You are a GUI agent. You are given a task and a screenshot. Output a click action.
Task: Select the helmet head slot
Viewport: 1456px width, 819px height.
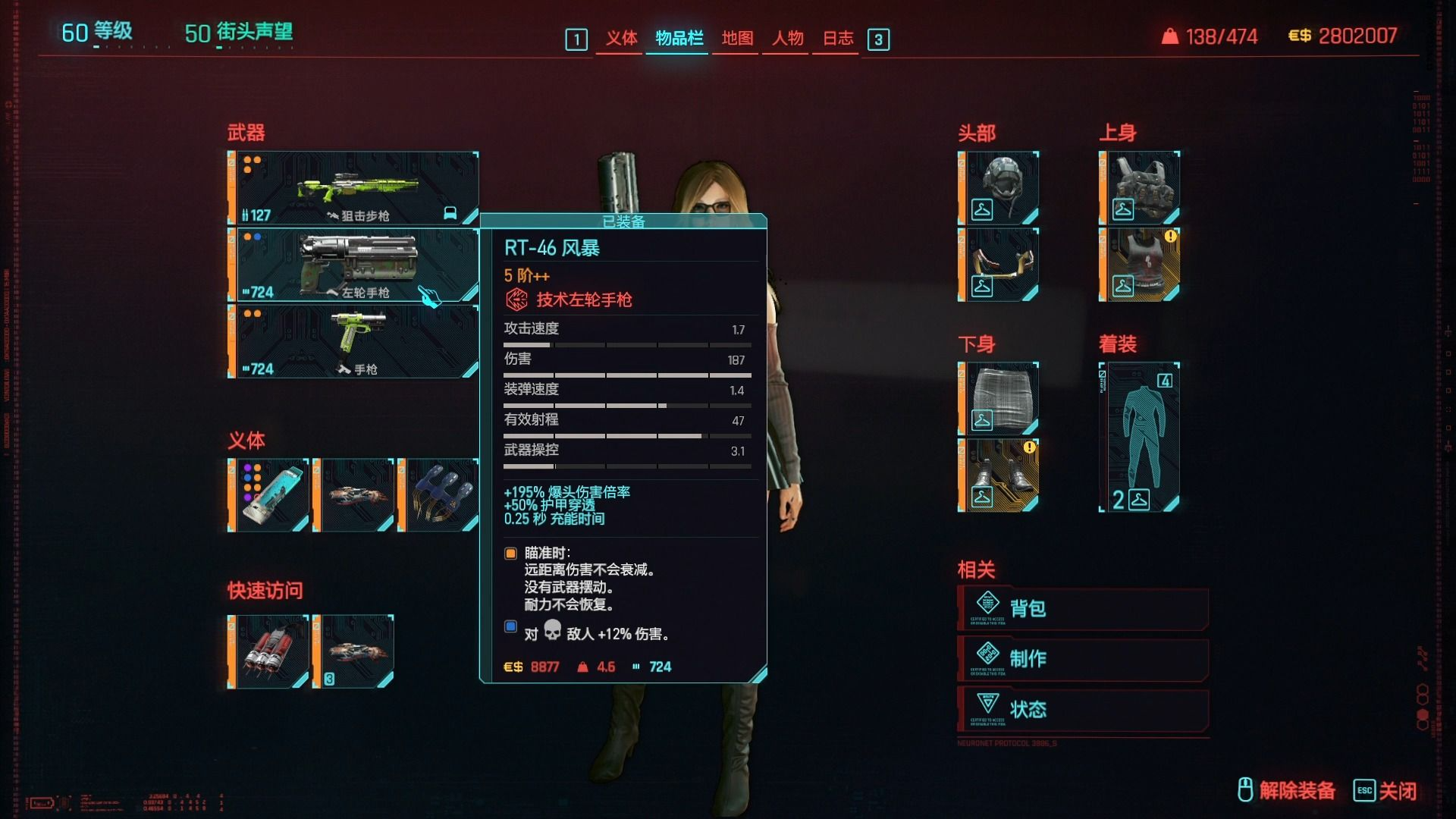(999, 187)
